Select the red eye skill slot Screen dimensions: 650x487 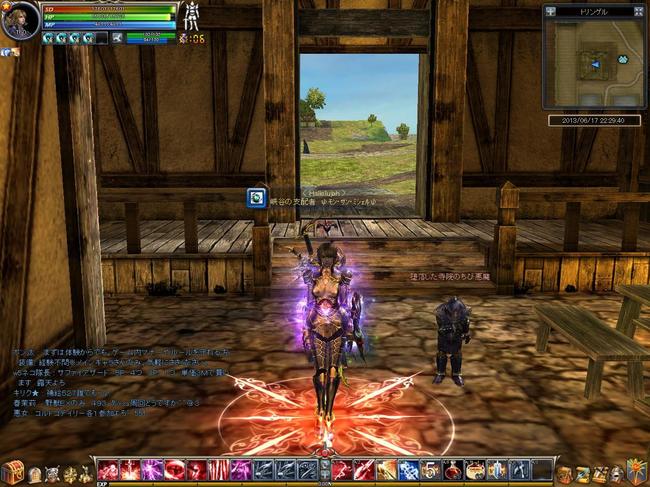(x=174, y=470)
